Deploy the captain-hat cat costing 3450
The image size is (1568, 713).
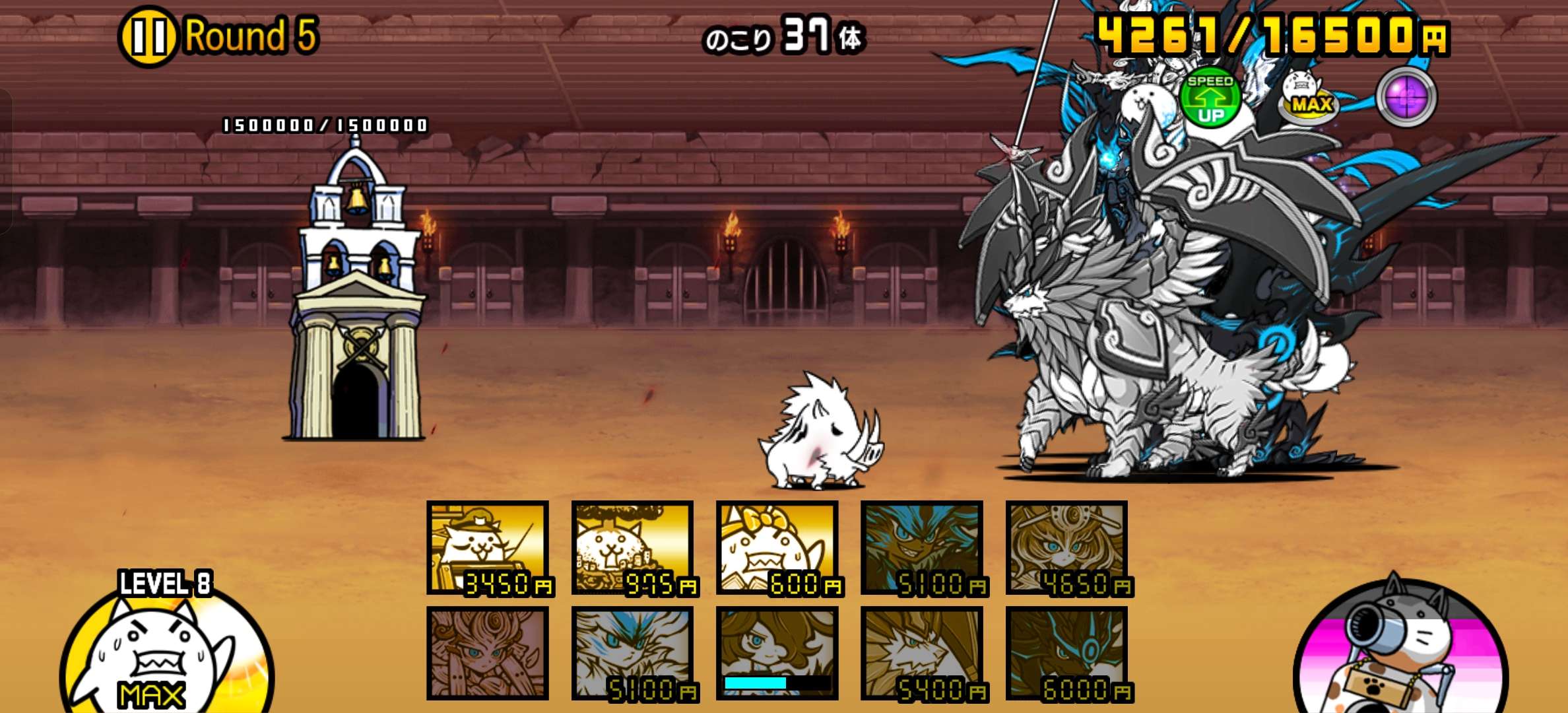pos(488,548)
